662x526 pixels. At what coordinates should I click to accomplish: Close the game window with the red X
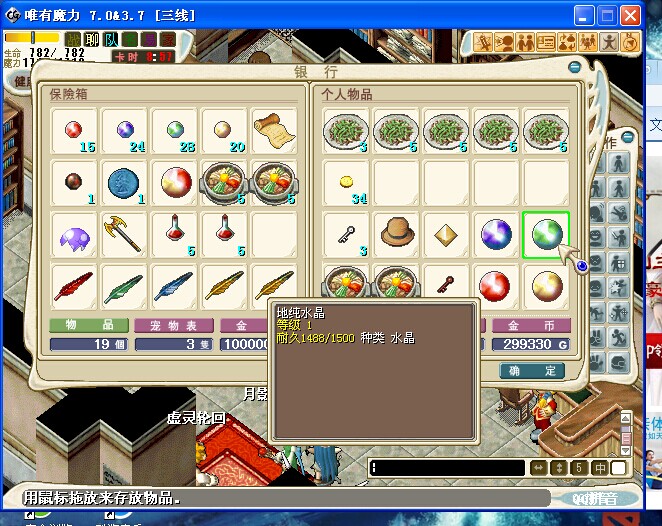(629, 17)
